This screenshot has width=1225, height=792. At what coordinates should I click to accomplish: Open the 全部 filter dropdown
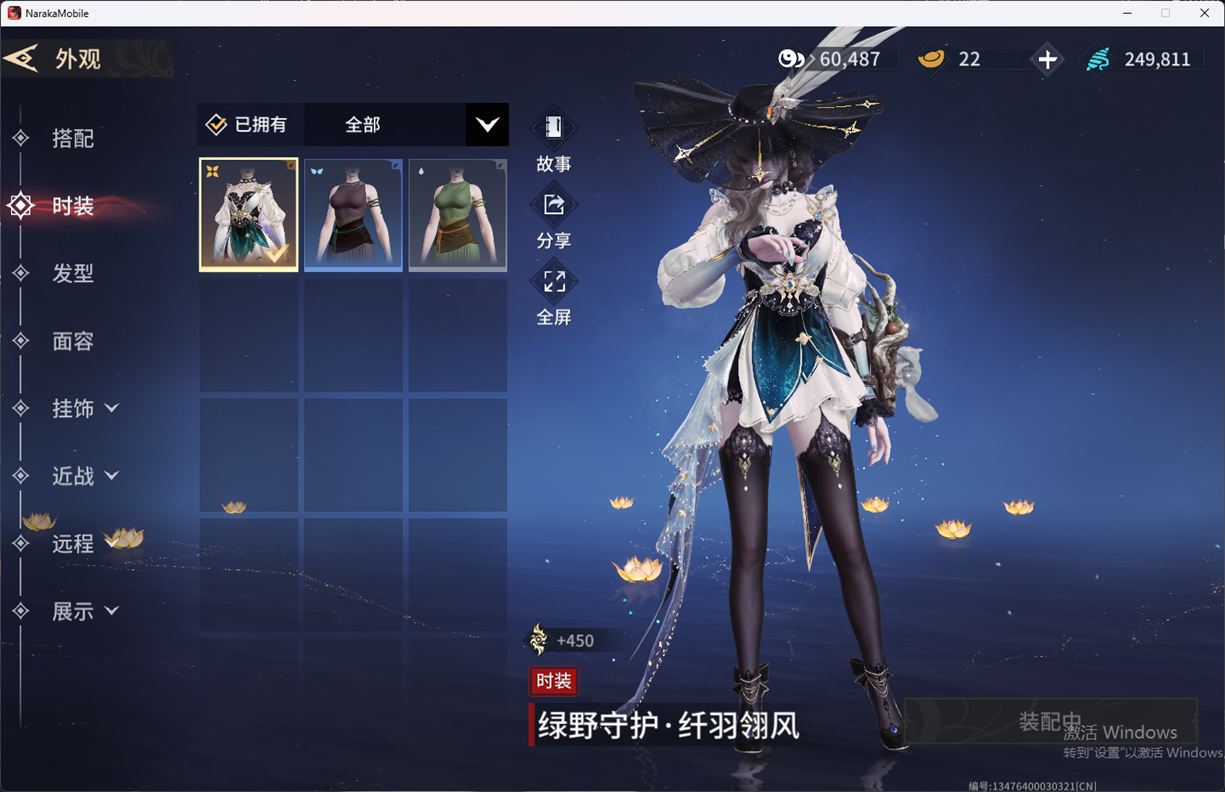[x=486, y=125]
